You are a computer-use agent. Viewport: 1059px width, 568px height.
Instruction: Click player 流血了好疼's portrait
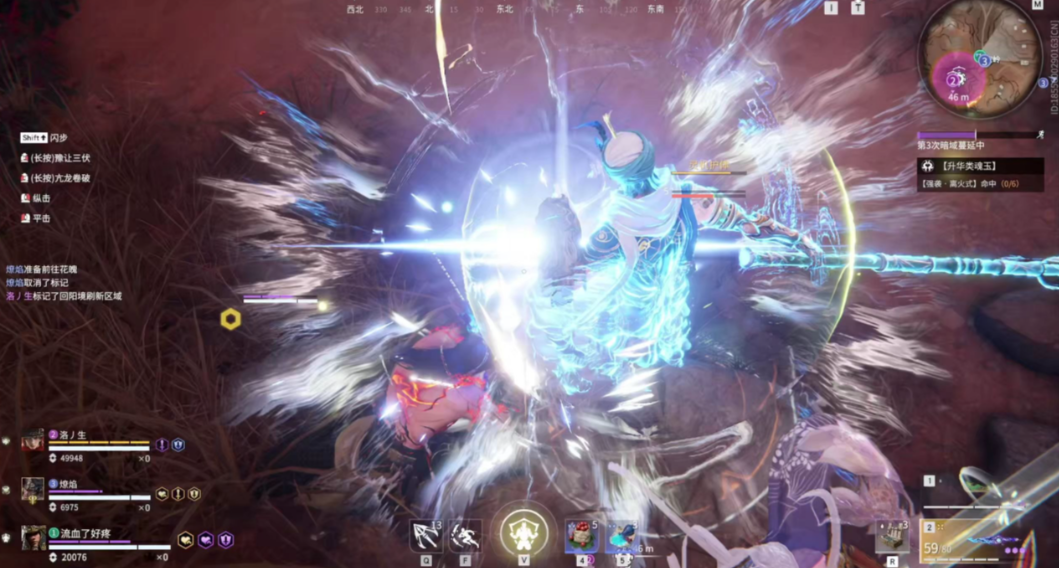[x=33, y=538]
